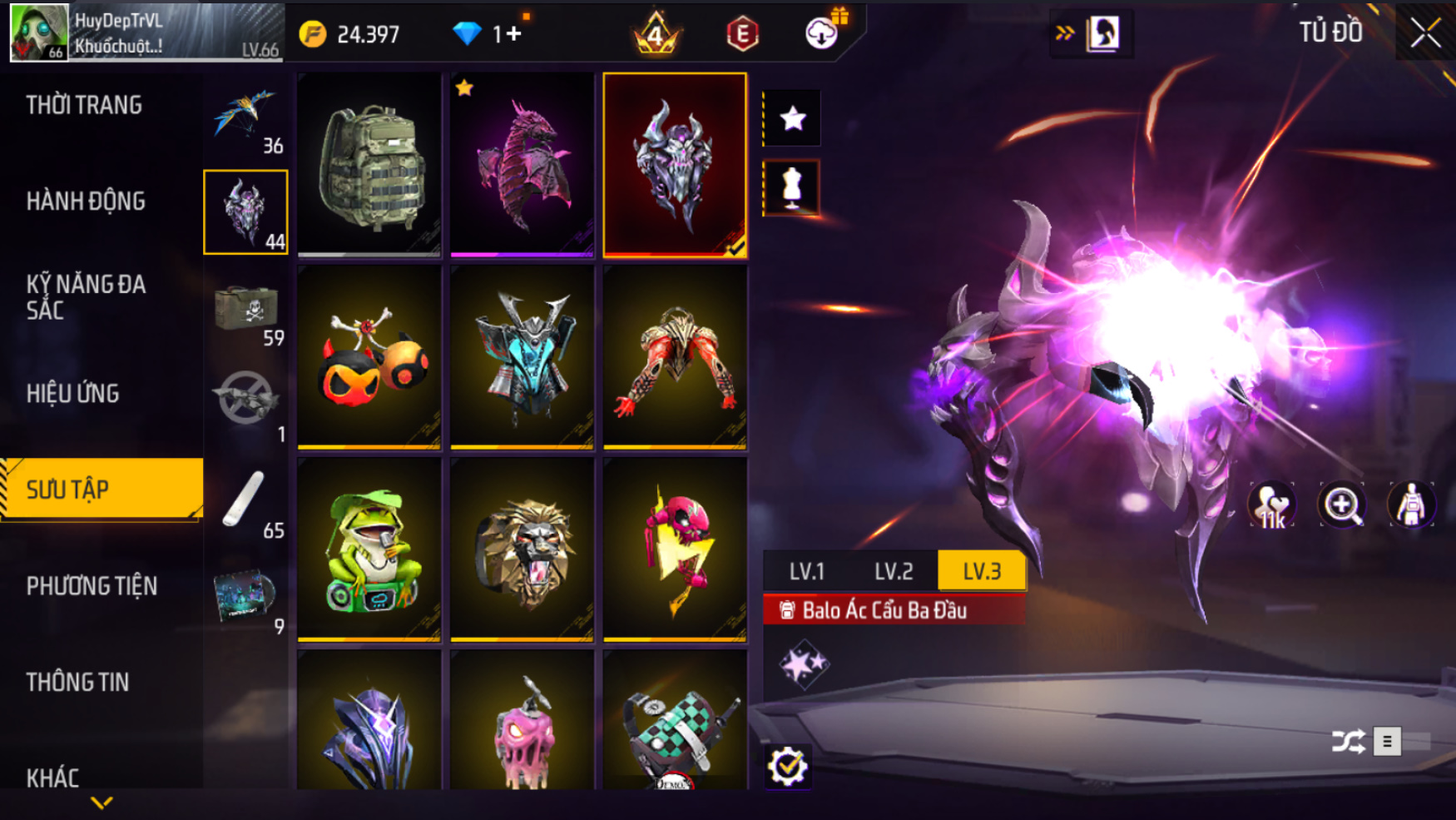Choose the camouflage military backpack
Screen dimensions: 1456x820
[x=369, y=164]
